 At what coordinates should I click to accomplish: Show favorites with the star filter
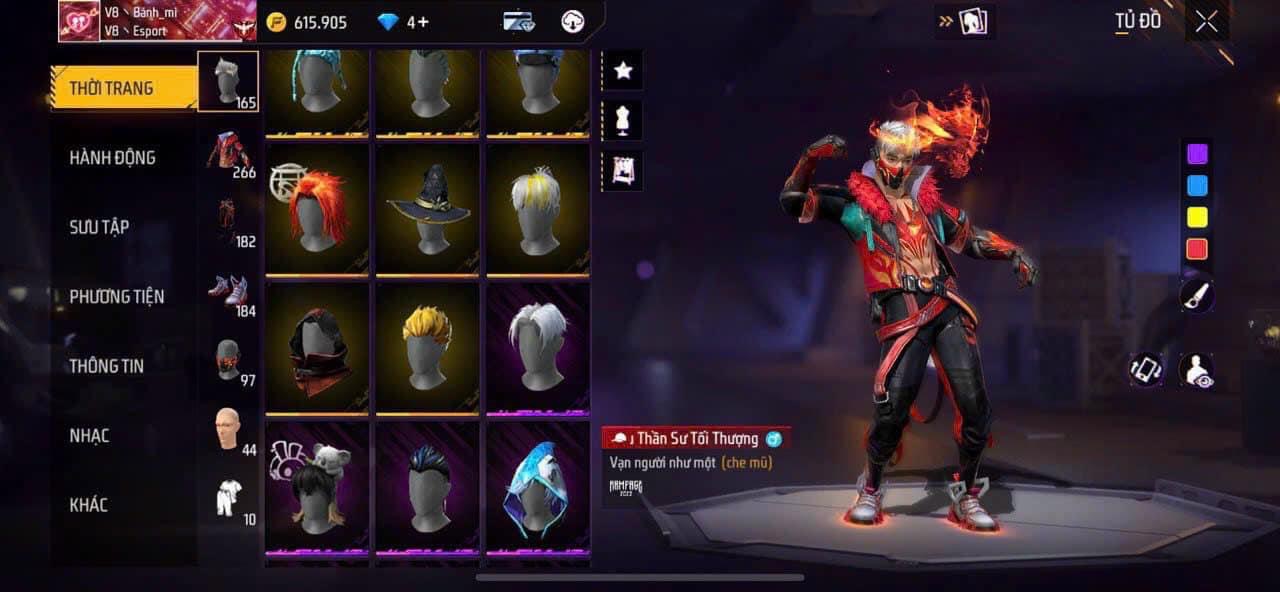click(623, 70)
